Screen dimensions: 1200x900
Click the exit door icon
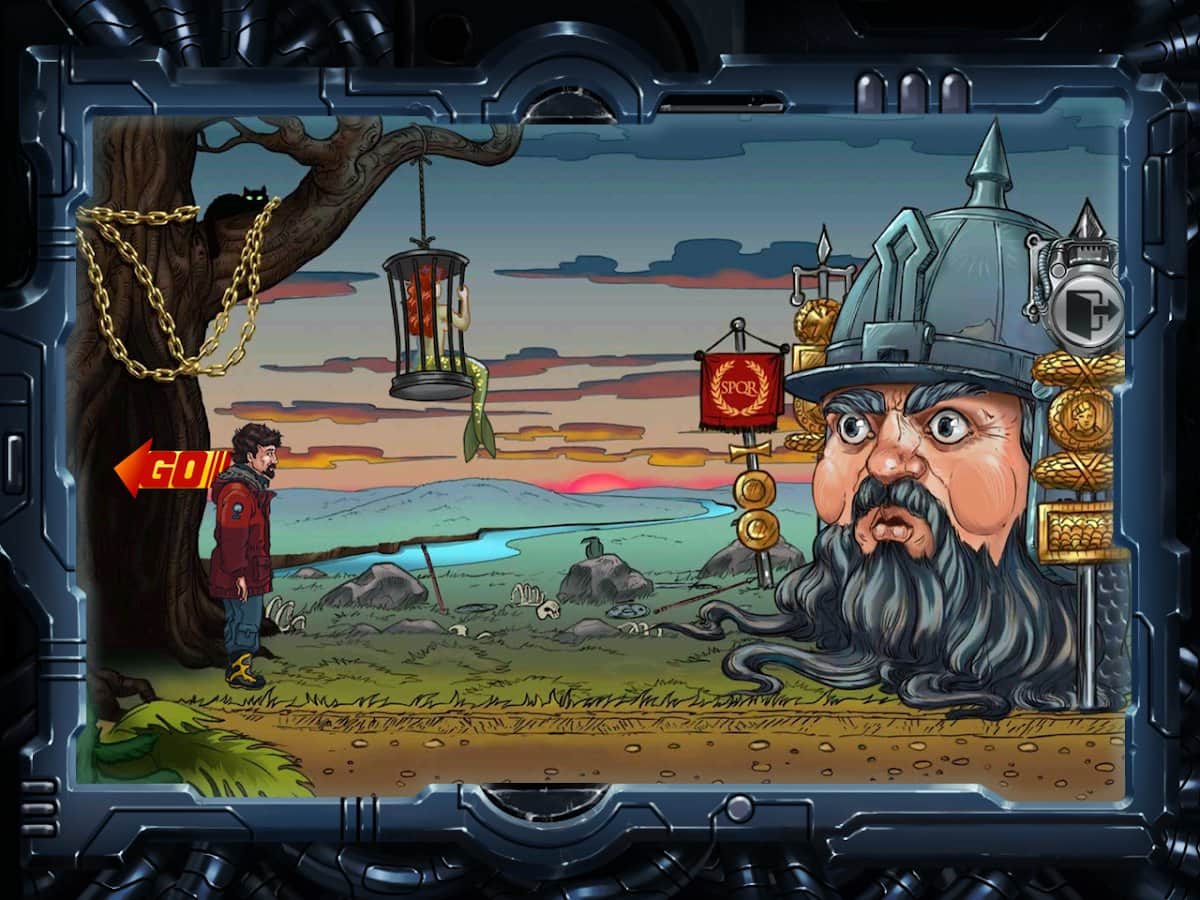pos(1090,309)
